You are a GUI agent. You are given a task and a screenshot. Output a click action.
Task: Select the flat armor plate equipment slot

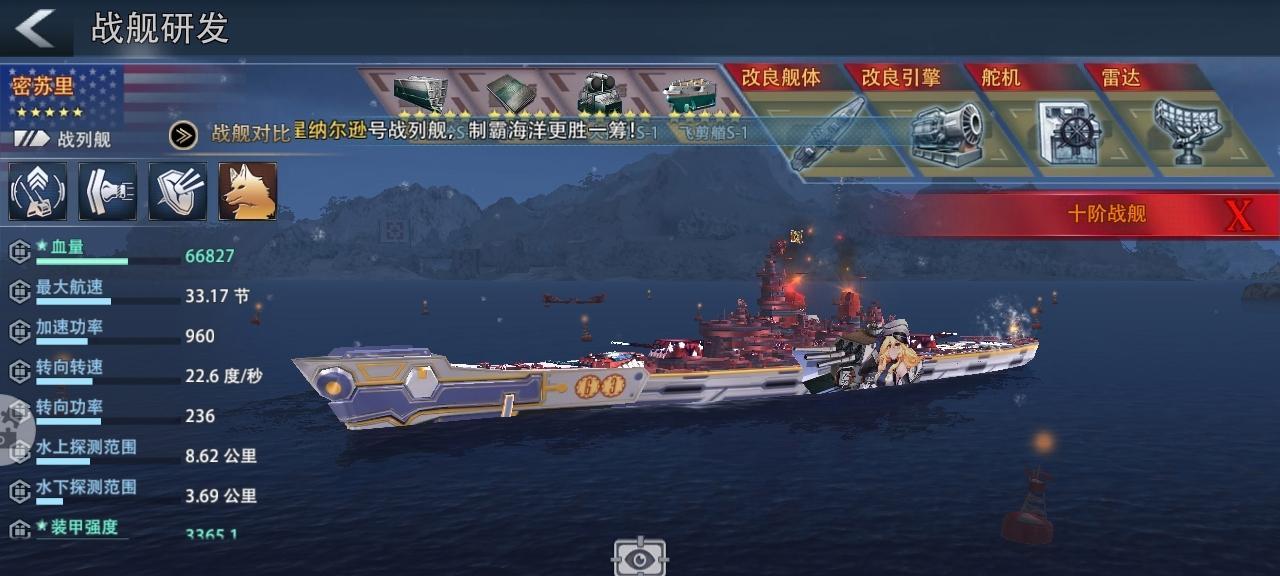[x=510, y=94]
